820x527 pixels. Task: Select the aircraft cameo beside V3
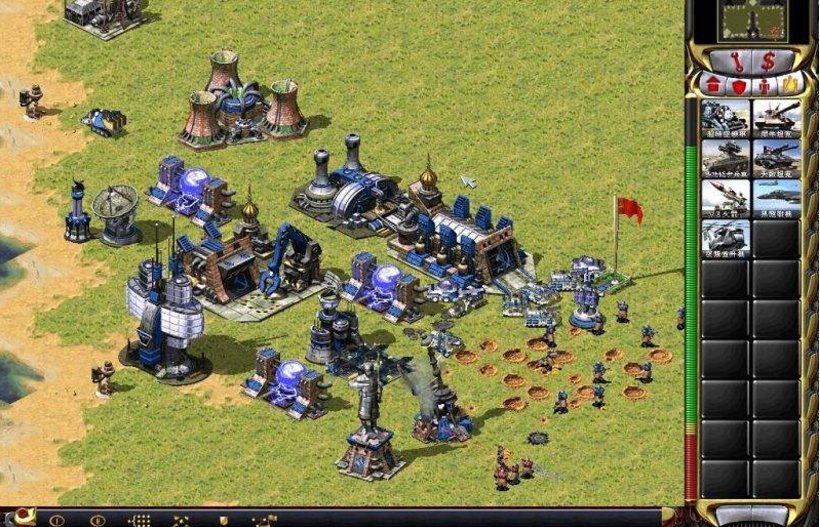[777, 197]
